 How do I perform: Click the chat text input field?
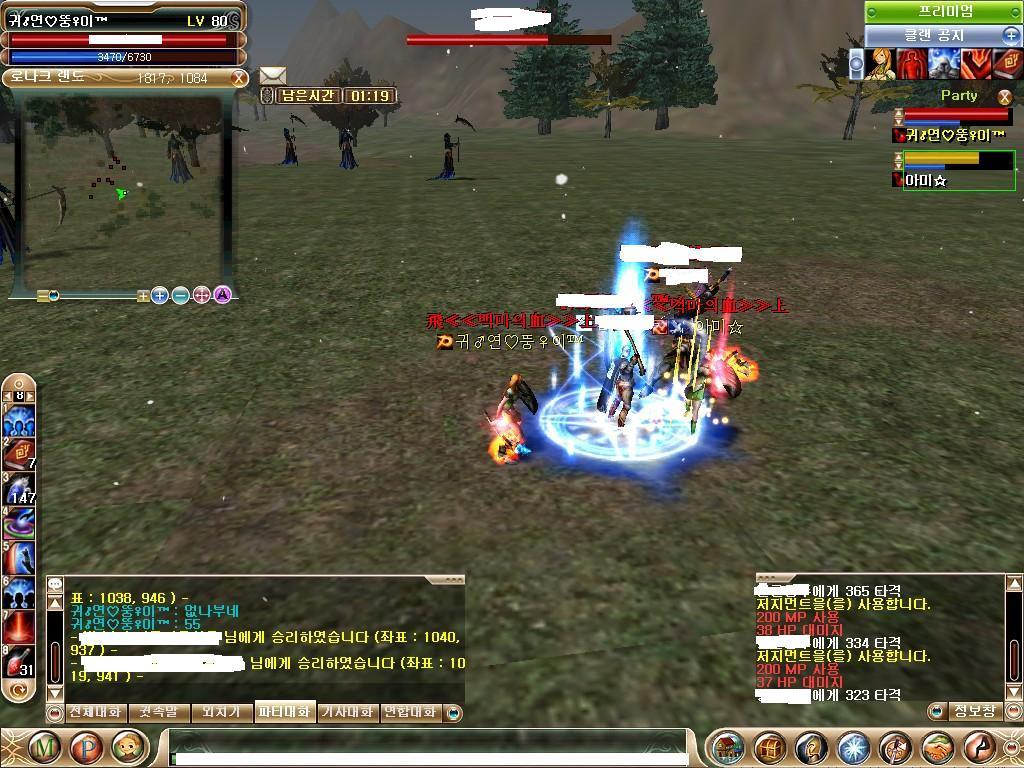[x=428, y=748]
